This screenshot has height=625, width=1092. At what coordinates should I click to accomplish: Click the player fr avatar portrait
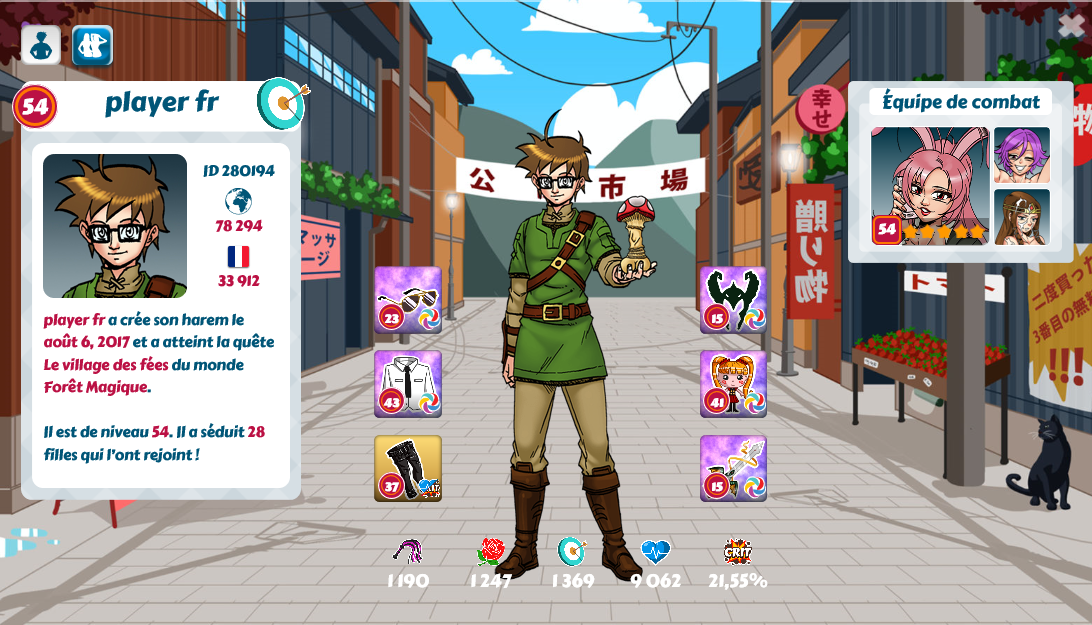115,226
